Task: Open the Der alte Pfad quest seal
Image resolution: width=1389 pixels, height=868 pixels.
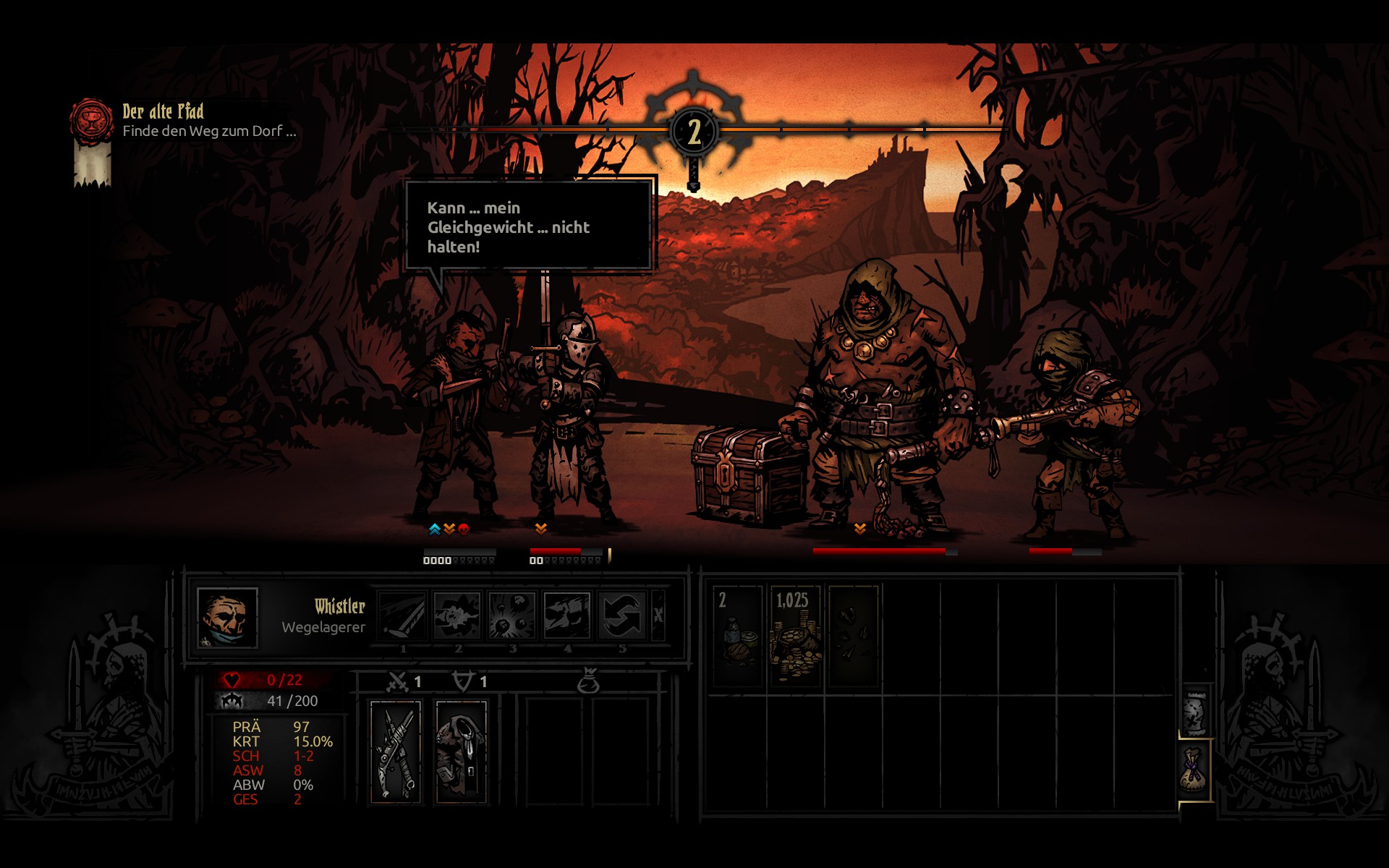Action: [x=91, y=120]
